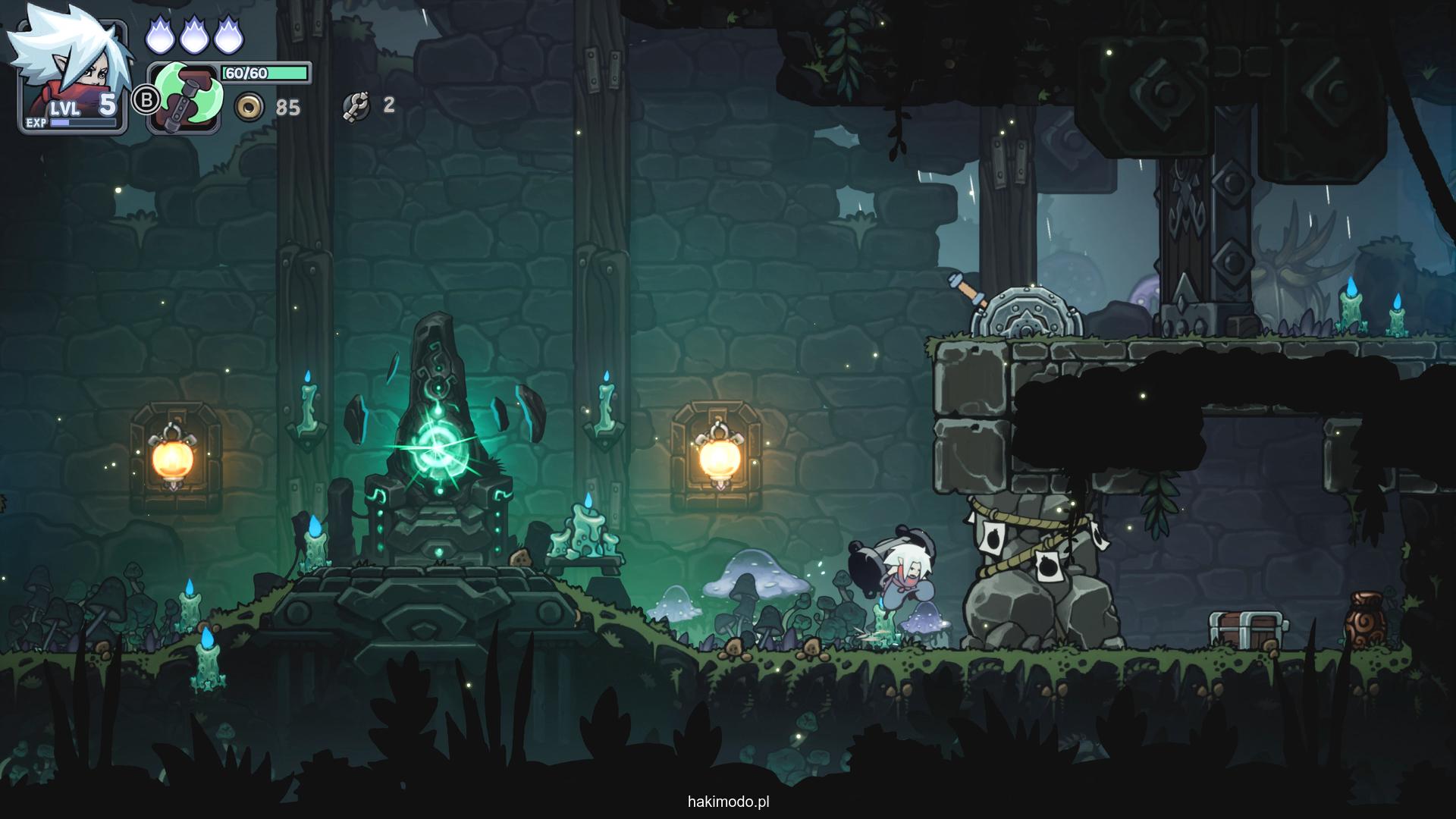Click the silver key item icon
The image size is (1456, 819).
coord(355,107)
